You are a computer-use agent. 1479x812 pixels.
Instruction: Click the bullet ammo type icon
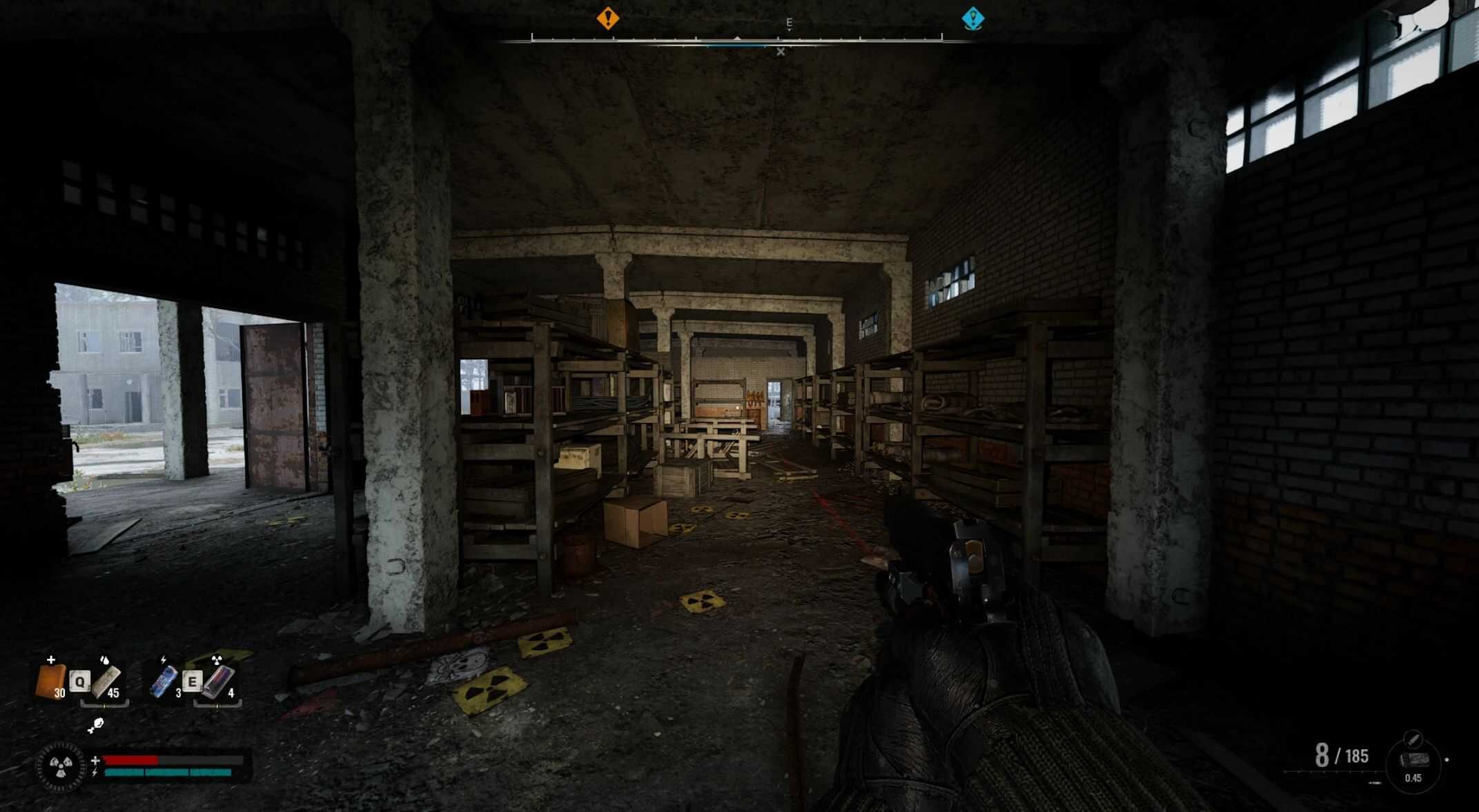coord(1413,740)
